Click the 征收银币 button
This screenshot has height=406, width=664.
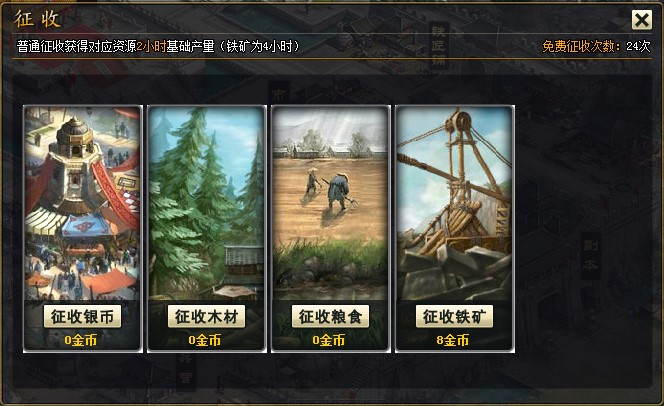(x=82, y=317)
